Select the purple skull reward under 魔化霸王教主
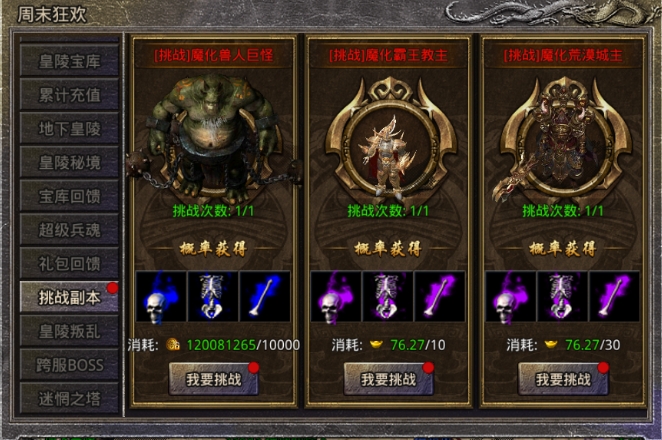 (336, 298)
